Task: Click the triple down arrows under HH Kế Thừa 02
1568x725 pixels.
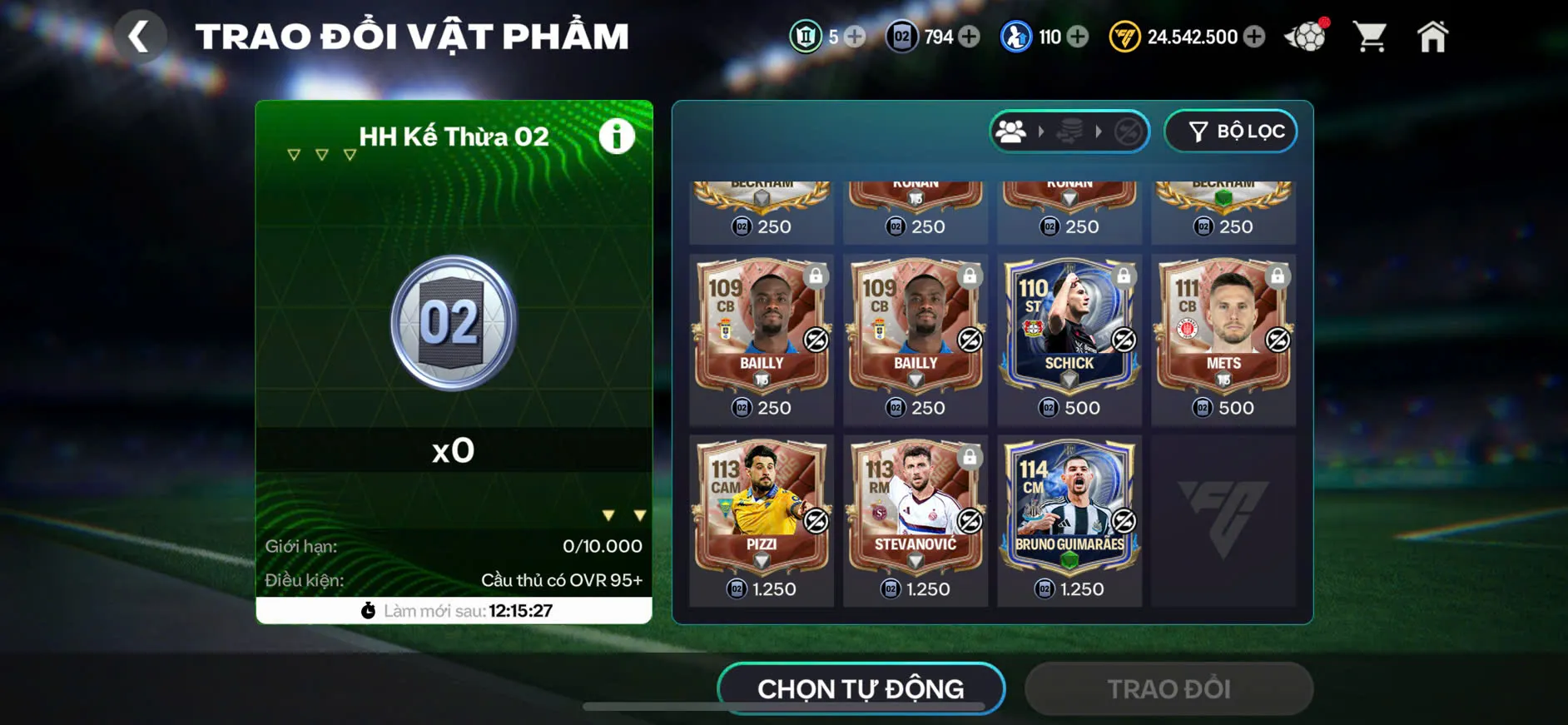Action: 320,153
